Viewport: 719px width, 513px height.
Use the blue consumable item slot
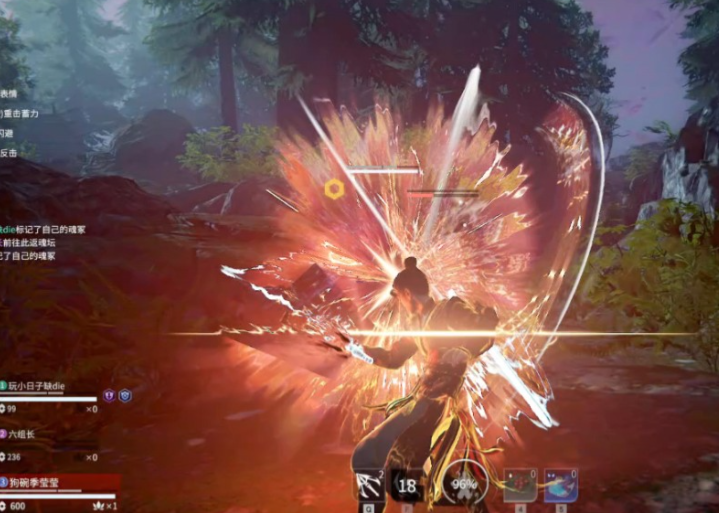[x=561, y=486]
